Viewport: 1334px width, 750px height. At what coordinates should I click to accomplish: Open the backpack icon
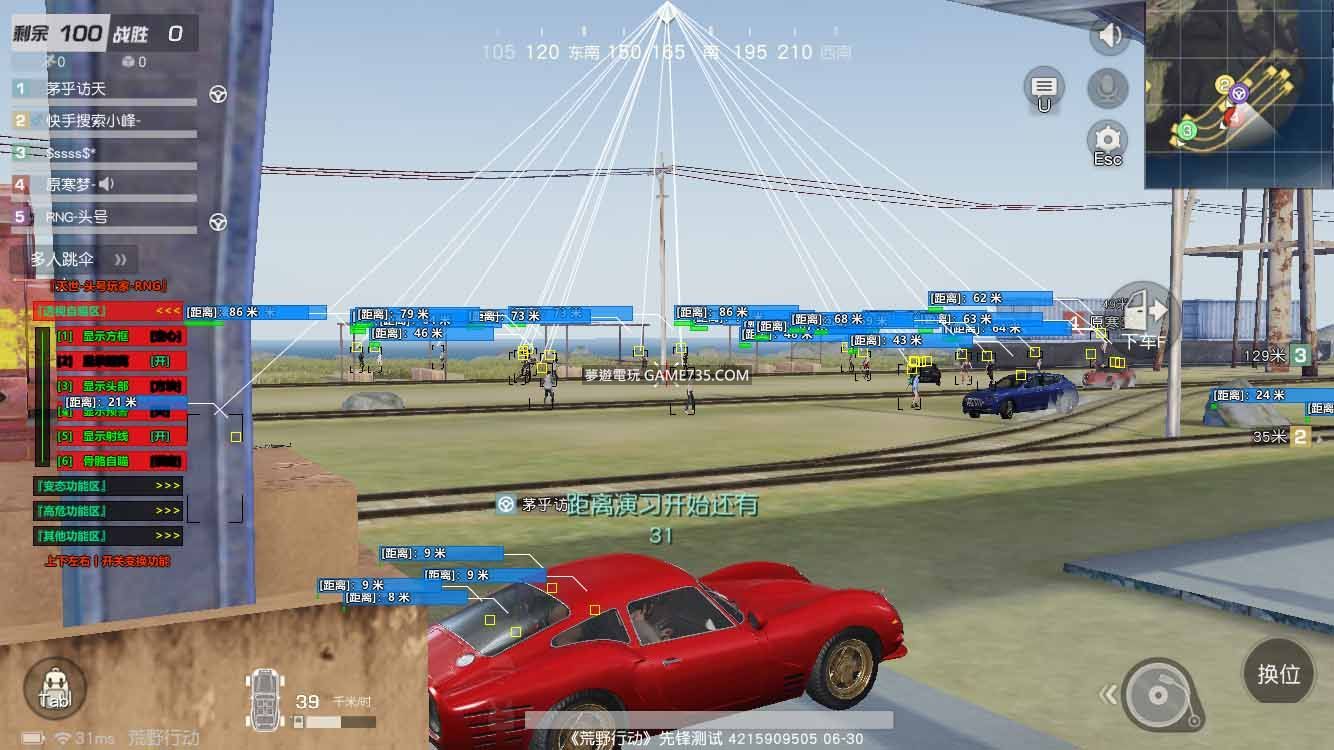pyautogui.click(x=55, y=689)
